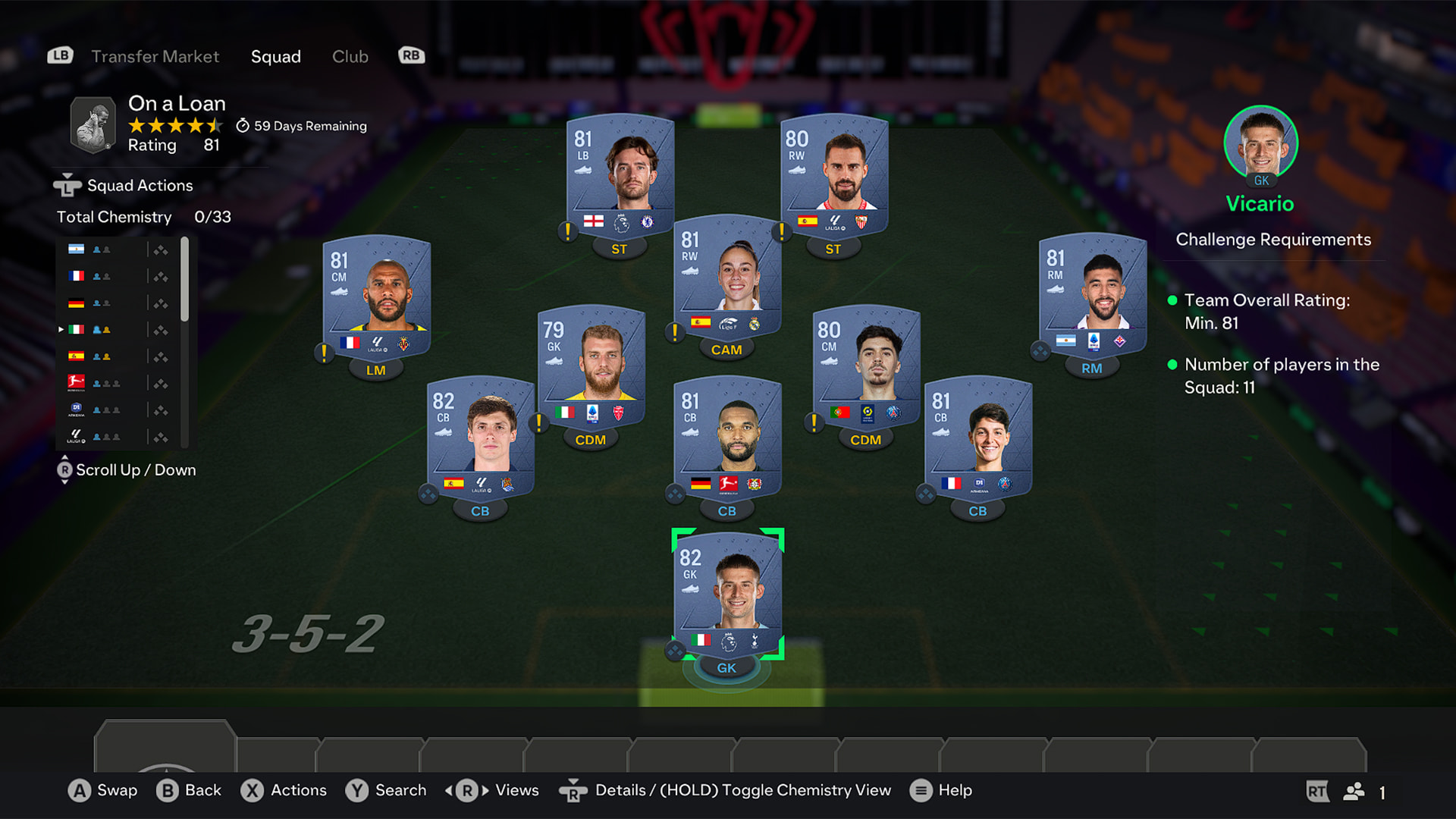Click the clock icon beside 59 Days Remaining
This screenshot has width=1456, height=819.
(241, 126)
